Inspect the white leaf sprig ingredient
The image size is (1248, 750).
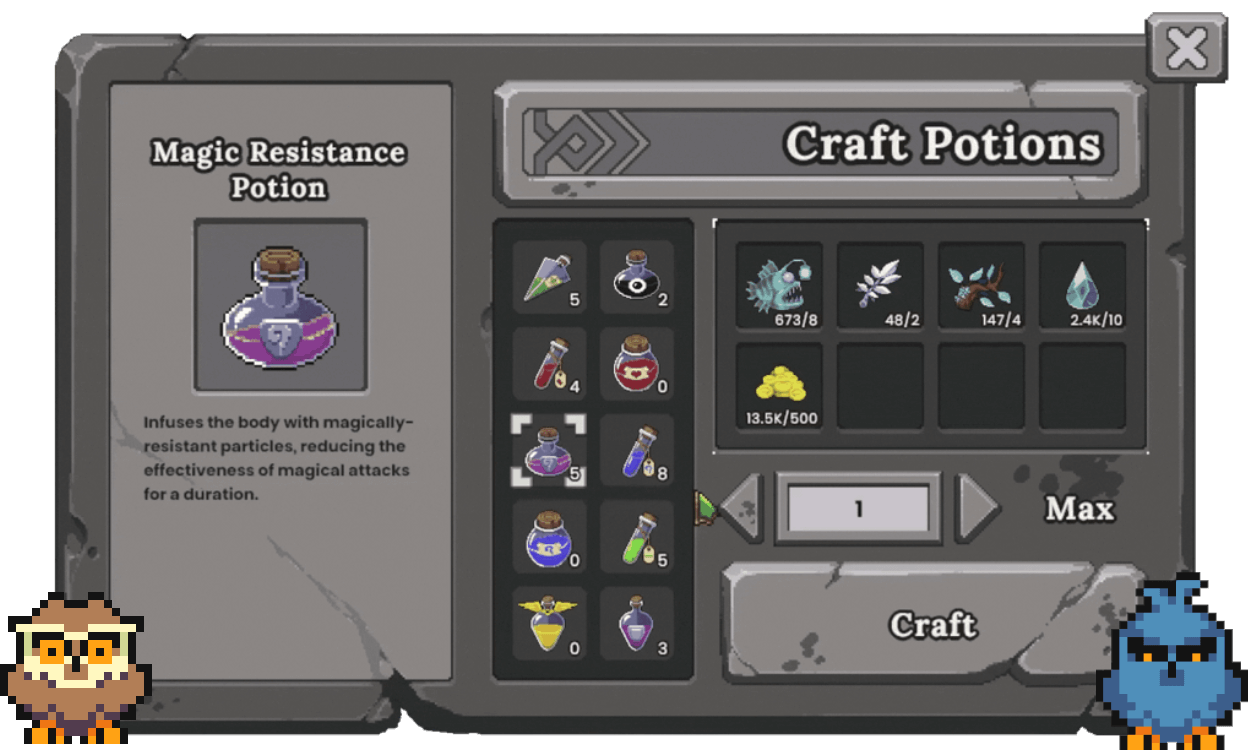tap(880, 285)
